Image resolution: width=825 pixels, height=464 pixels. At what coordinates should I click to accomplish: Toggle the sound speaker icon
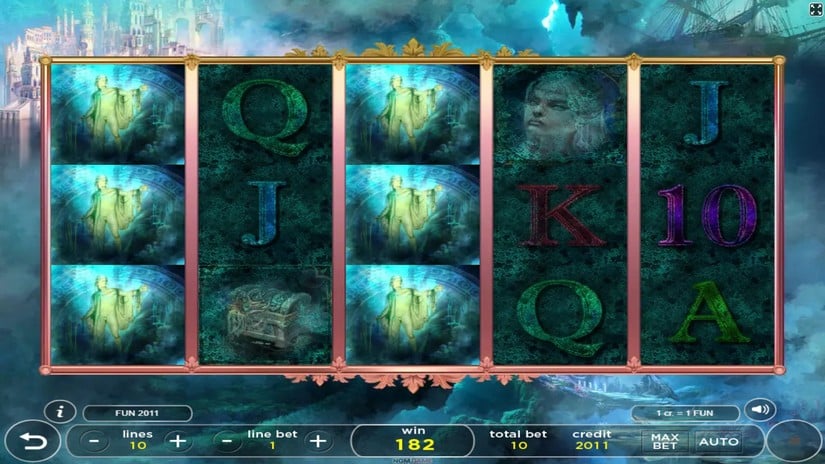pos(761,410)
